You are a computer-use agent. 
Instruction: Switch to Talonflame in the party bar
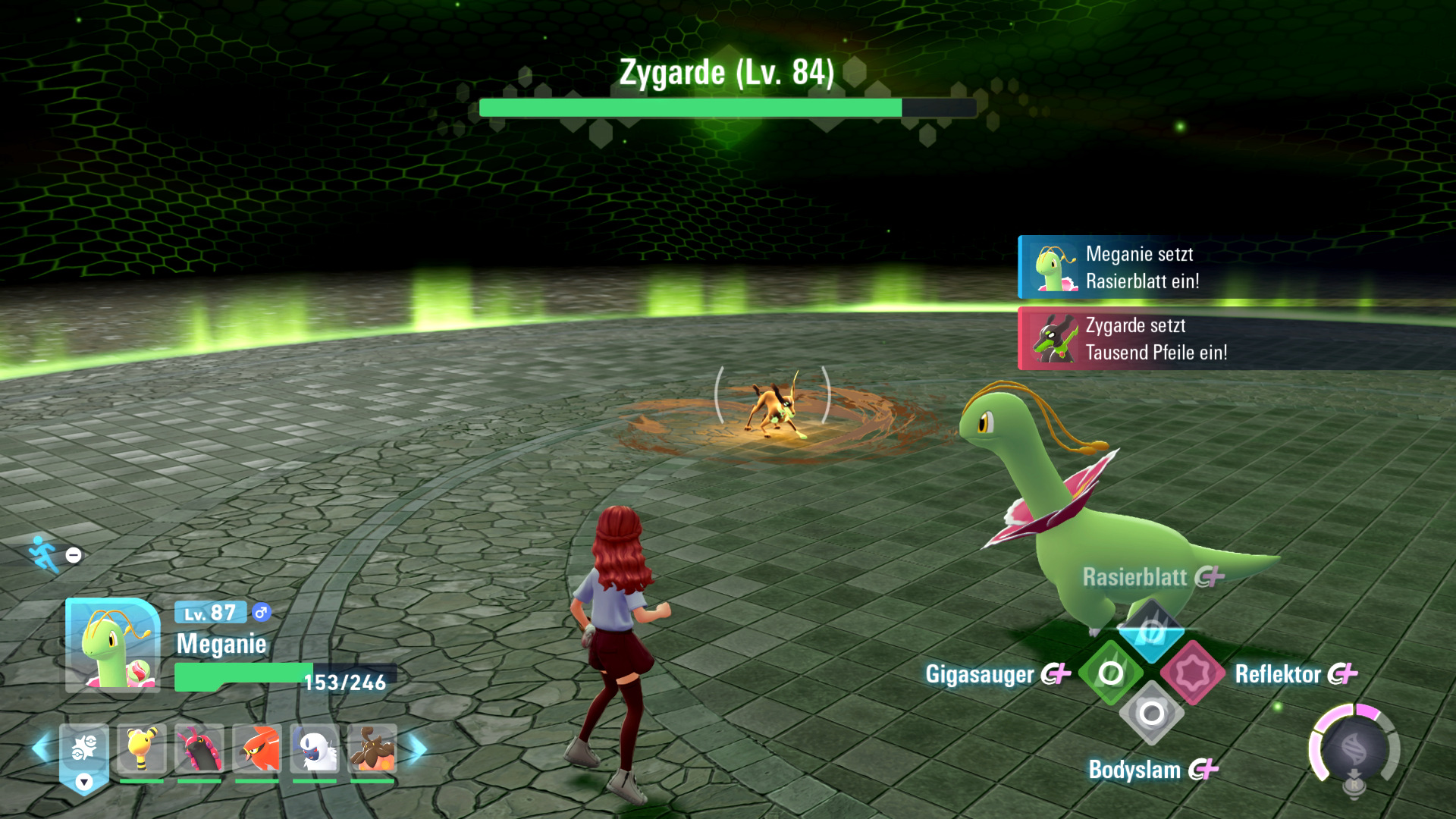tap(257, 749)
